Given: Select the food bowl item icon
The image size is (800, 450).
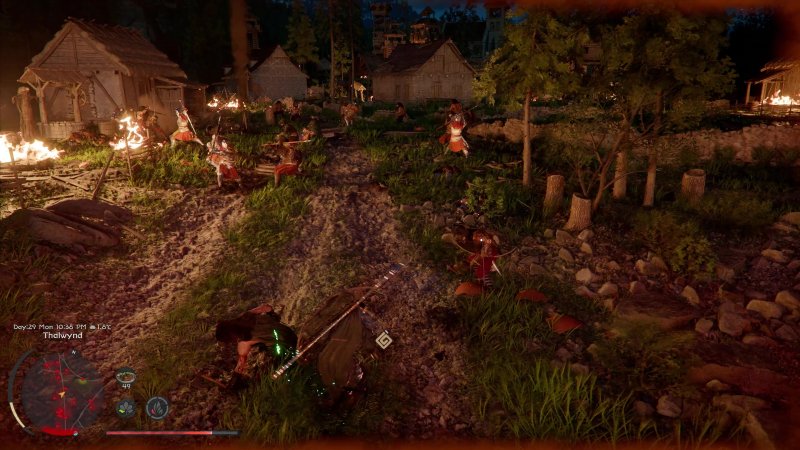Looking at the screenshot, I should (126, 377).
